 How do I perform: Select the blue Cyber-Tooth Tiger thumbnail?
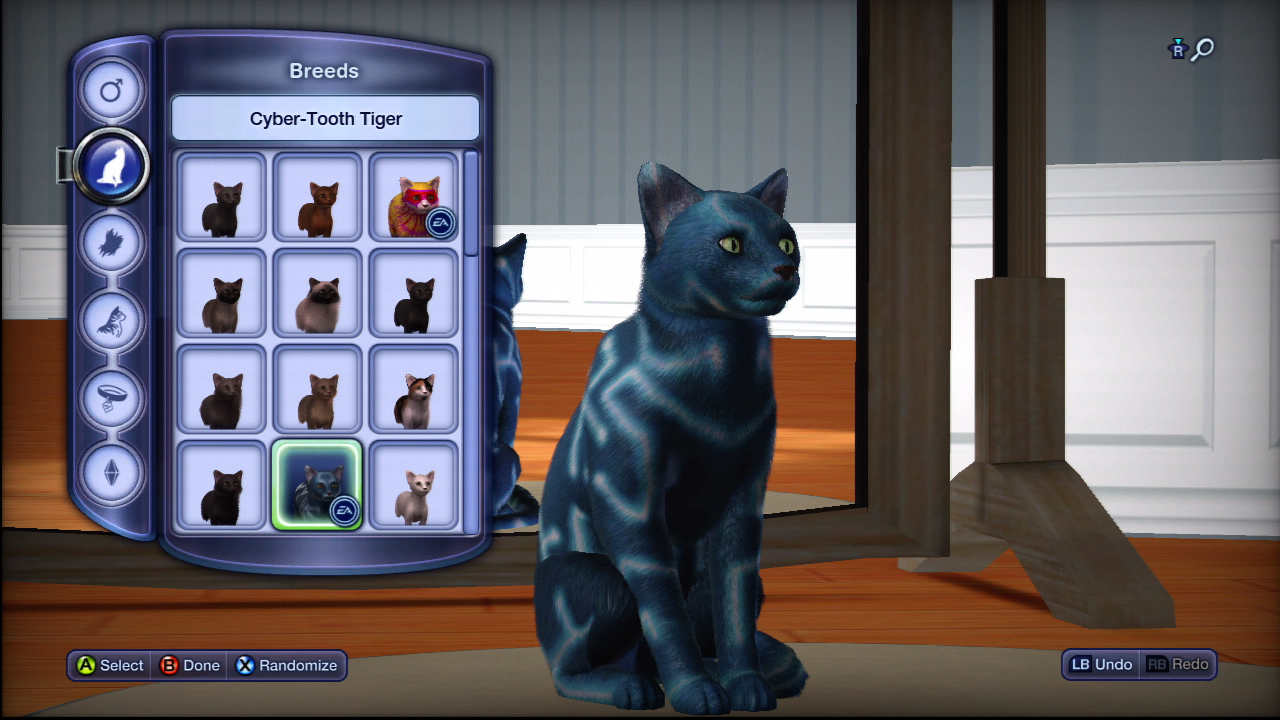pos(318,485)
